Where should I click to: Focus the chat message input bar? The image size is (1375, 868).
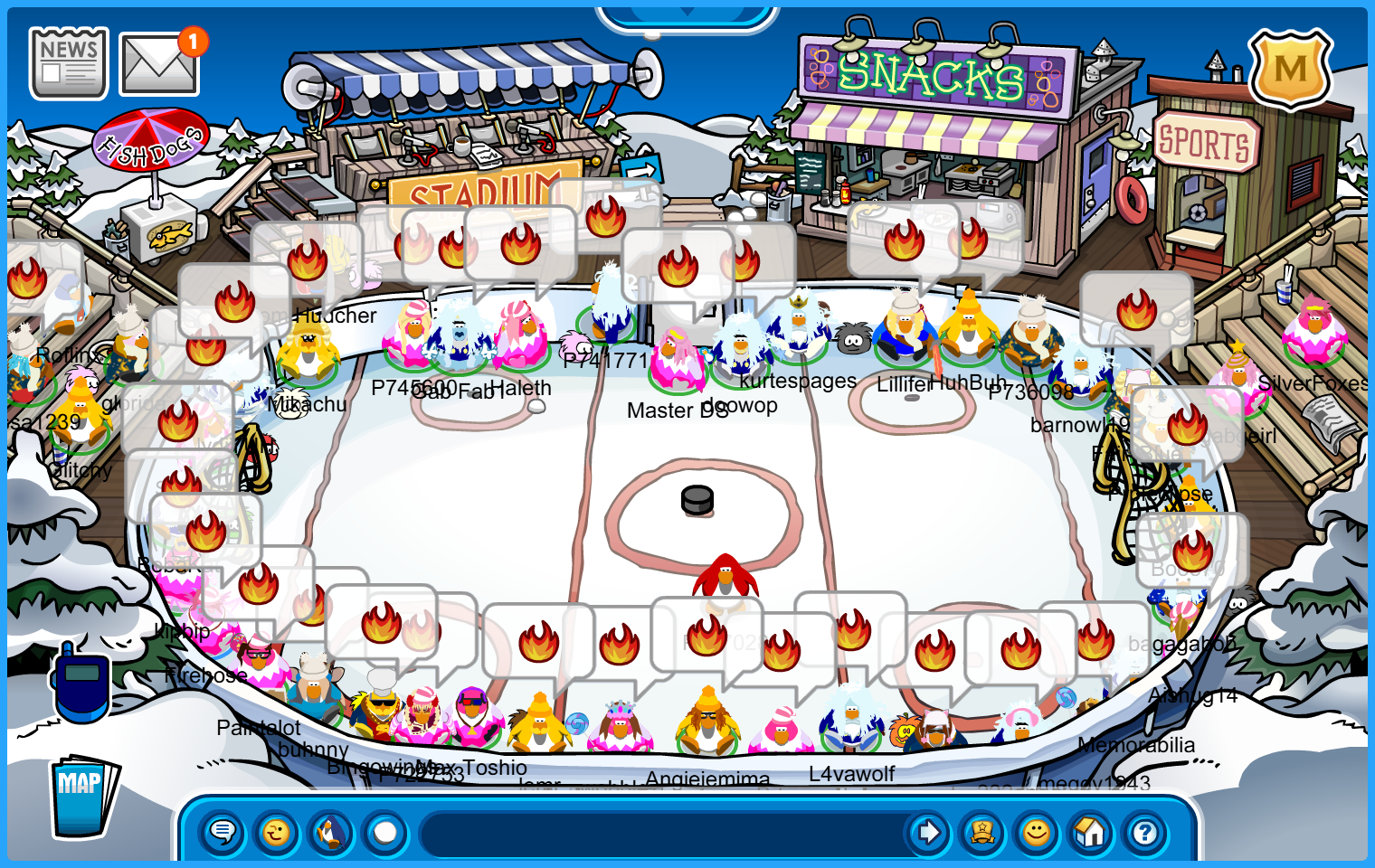(x=660, y=833)
